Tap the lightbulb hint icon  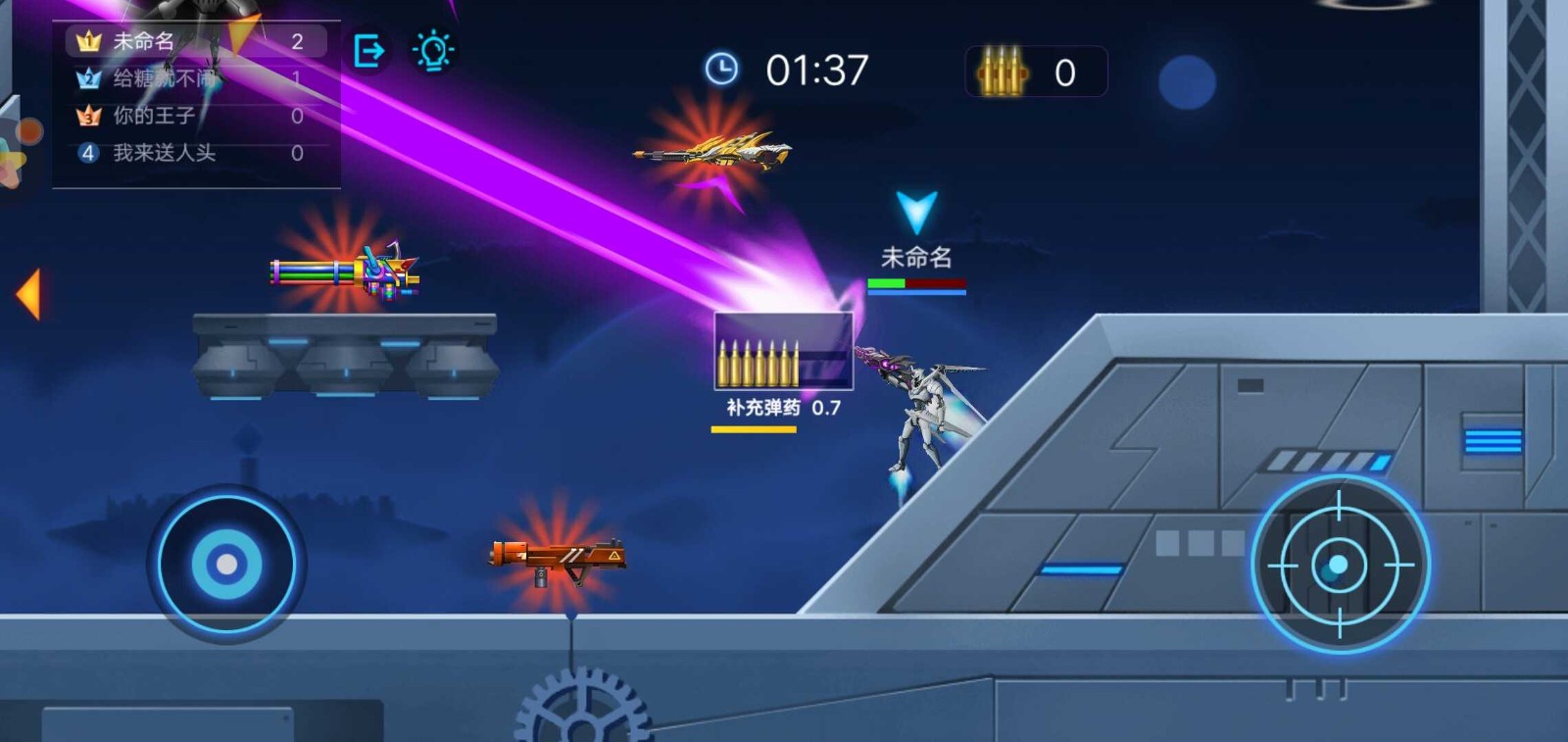tap(433, 48)
